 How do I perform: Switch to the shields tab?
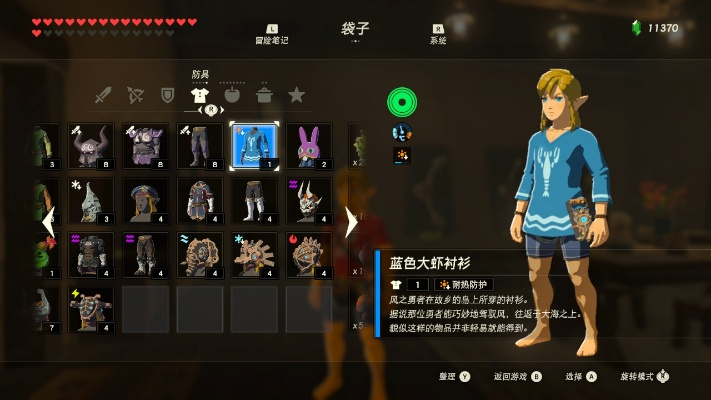tap(167, 96)
